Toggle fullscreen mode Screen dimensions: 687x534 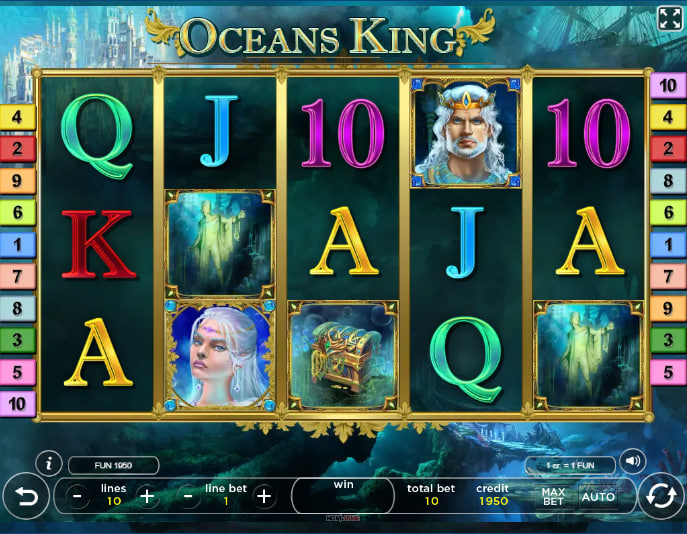[x=669, y=18]
